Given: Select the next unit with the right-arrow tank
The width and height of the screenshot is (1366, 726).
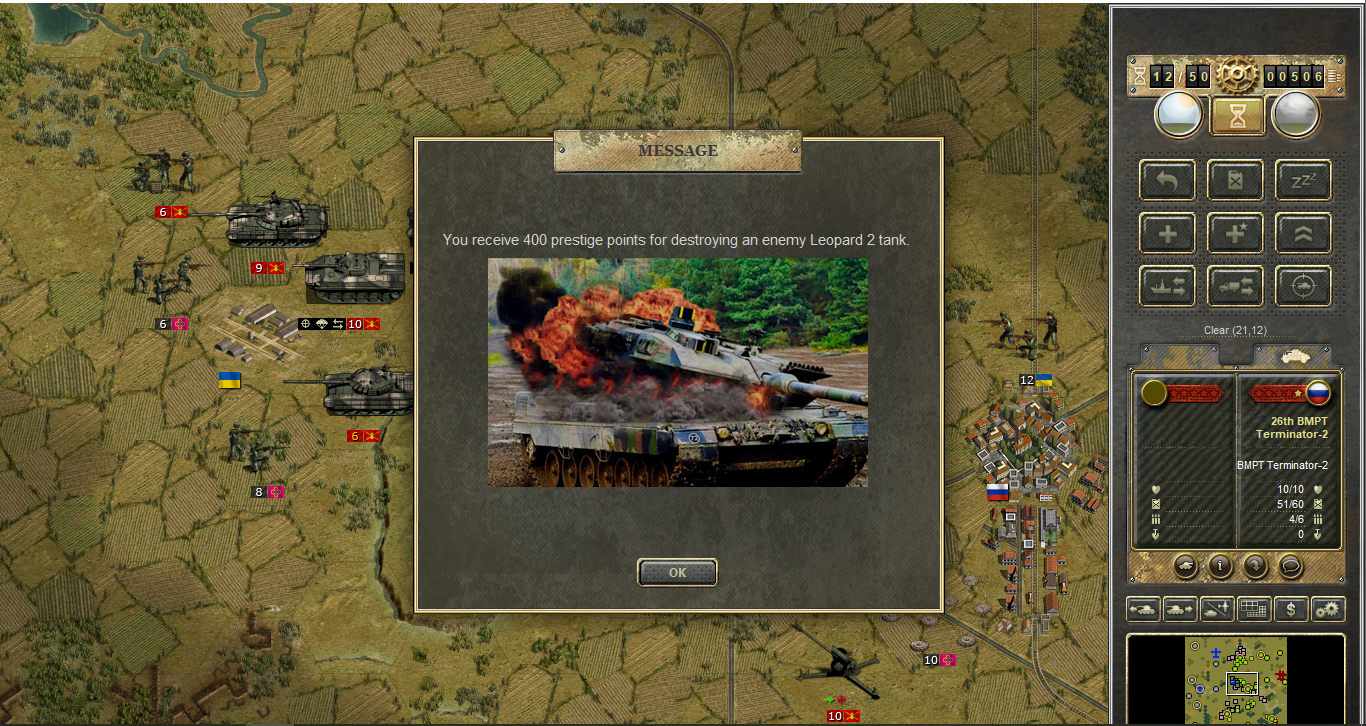Looking at the screenshot, I should (x=1180, y=608).
